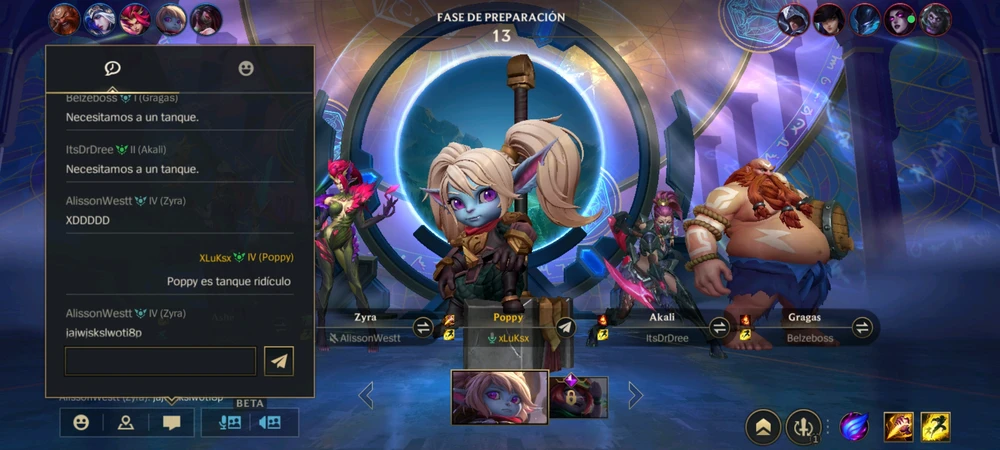Open the purple rune icon
The image size is (1000, 450).
click(x=853, y=427)
